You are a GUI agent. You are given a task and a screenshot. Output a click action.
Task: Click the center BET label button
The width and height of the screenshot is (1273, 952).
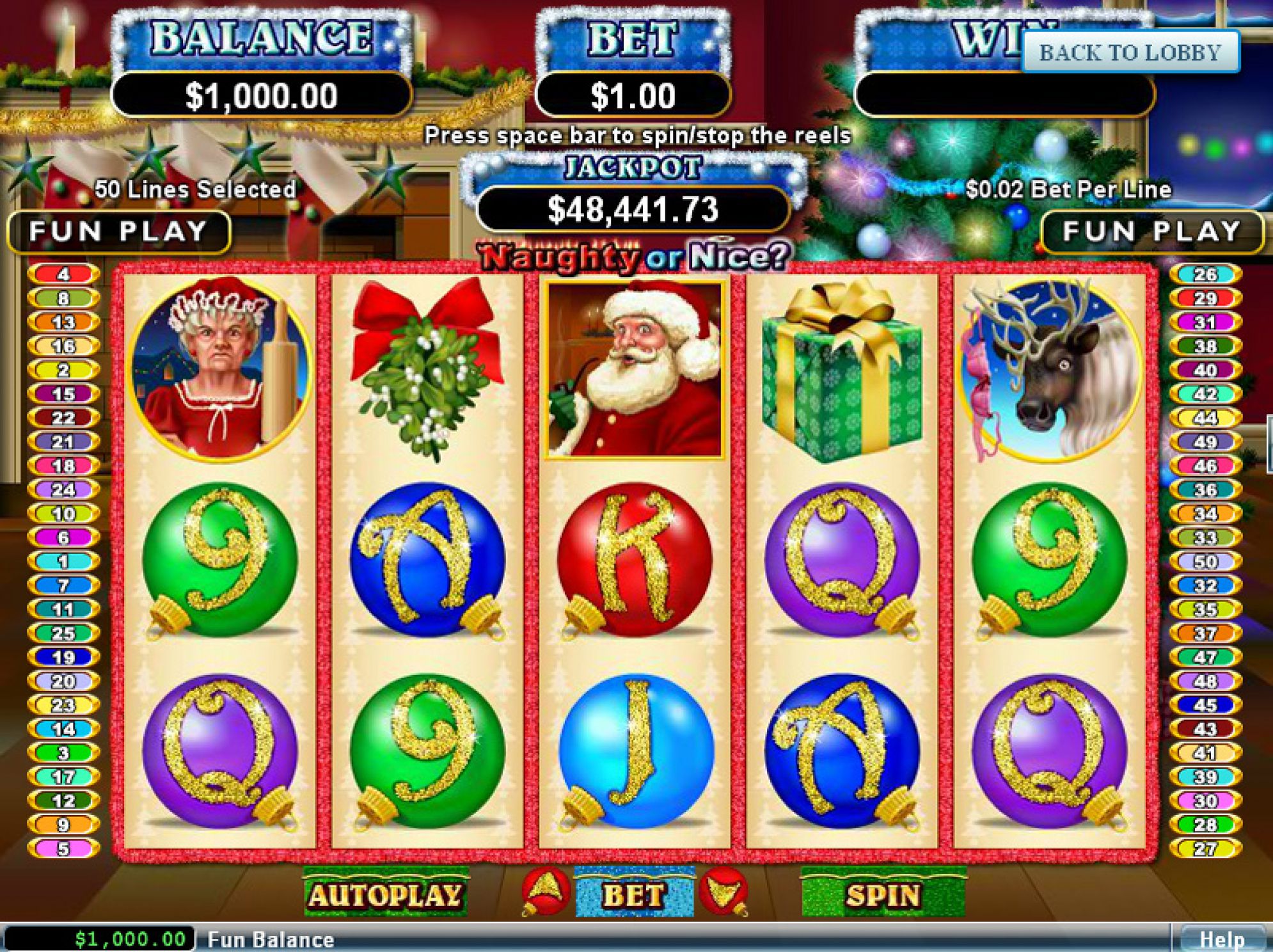pyautogui.click(x=633, y=895)
